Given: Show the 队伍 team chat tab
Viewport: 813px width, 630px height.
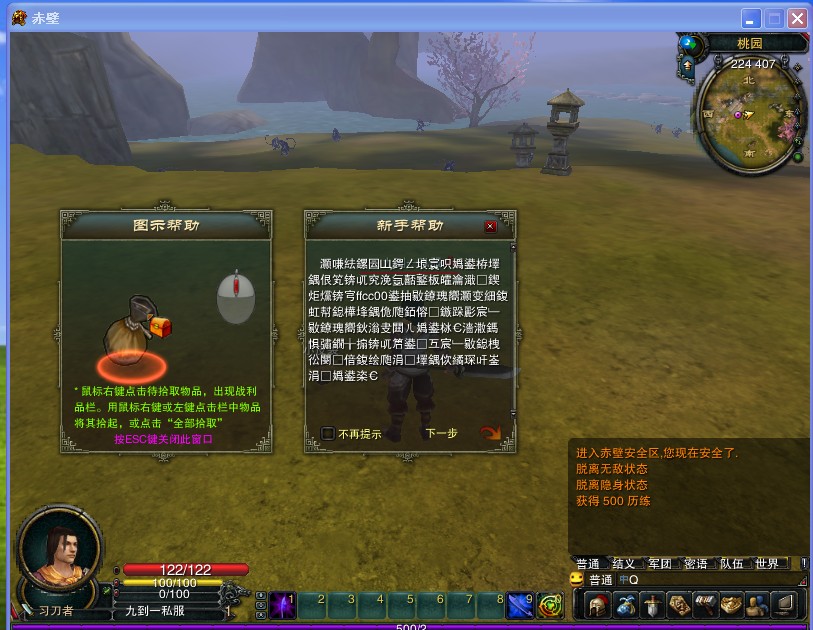Looking at the screenshot, I should point(732,564).
